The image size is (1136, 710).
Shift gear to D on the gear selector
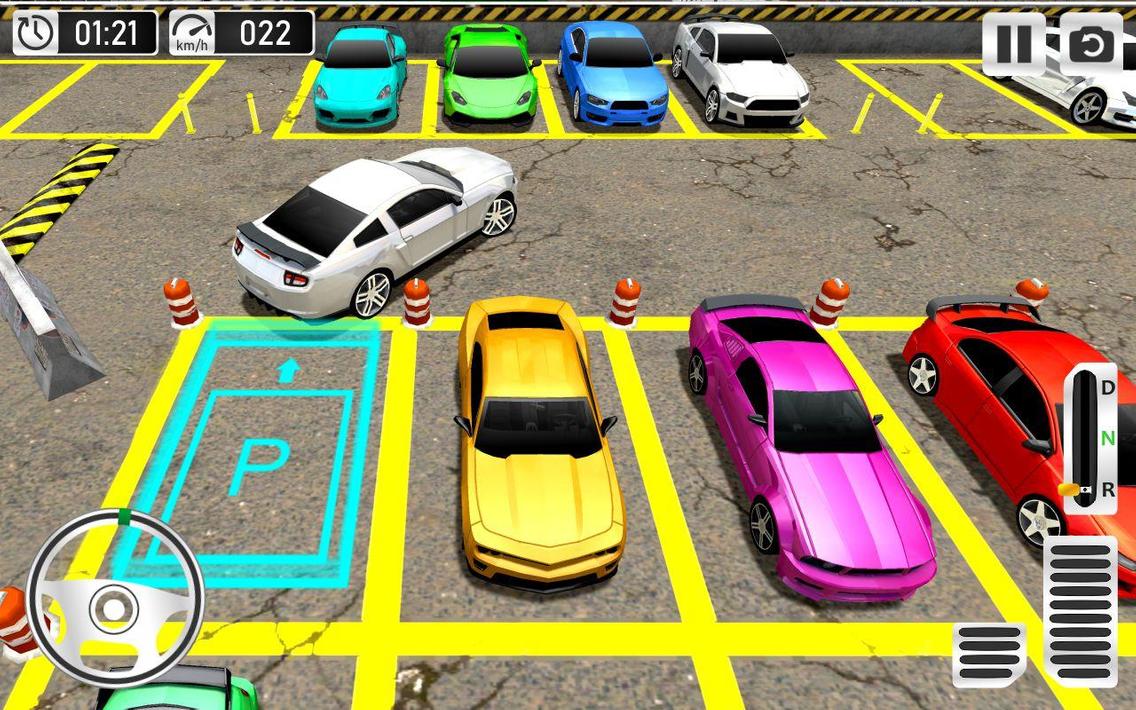[x=1107, y=387]
